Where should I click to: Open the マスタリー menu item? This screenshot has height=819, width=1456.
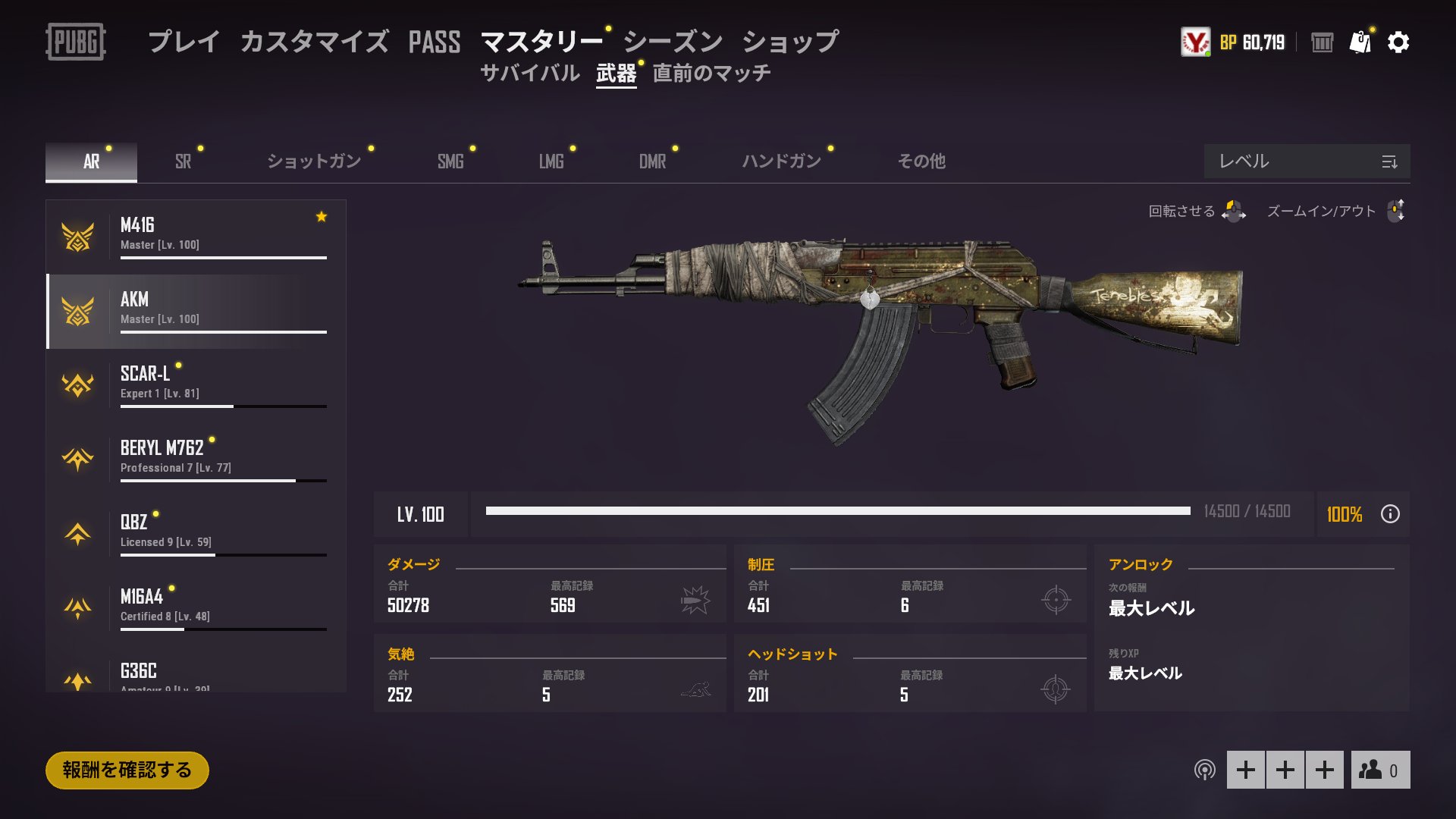coord(540,43)
